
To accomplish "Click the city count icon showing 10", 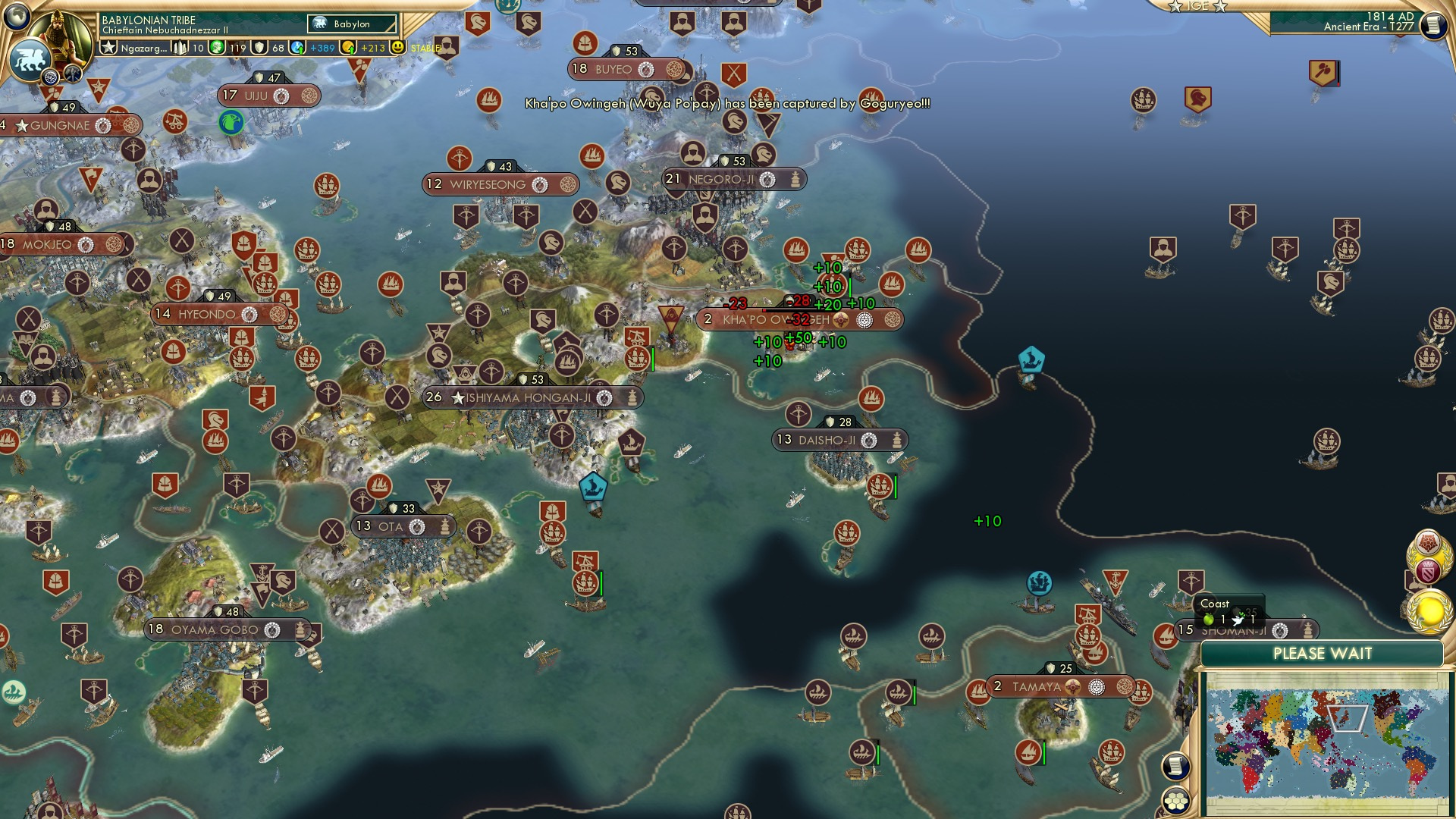I will pos(179,48).
